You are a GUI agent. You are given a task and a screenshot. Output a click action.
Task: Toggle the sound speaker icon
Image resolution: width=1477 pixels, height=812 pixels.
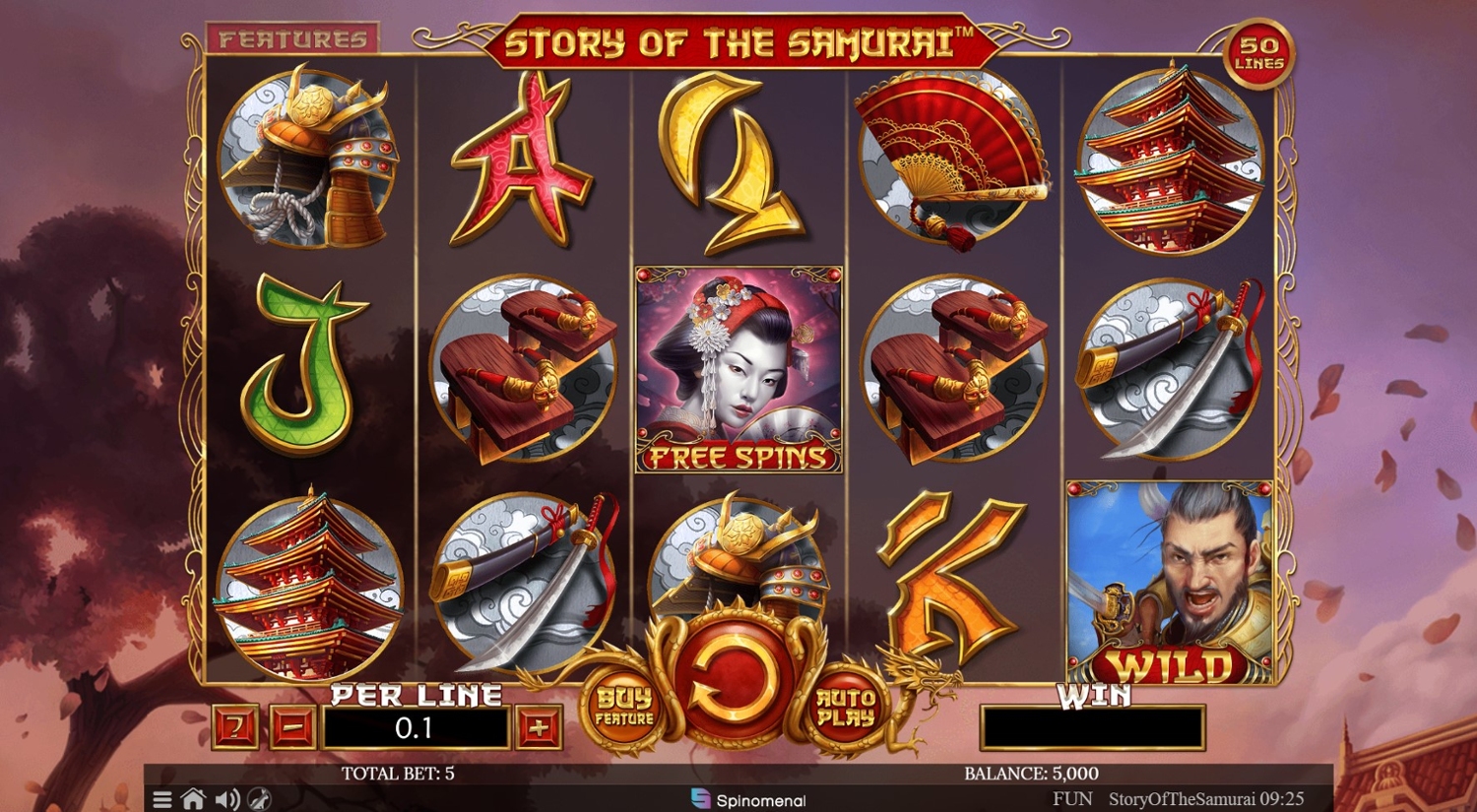(226, 799)
